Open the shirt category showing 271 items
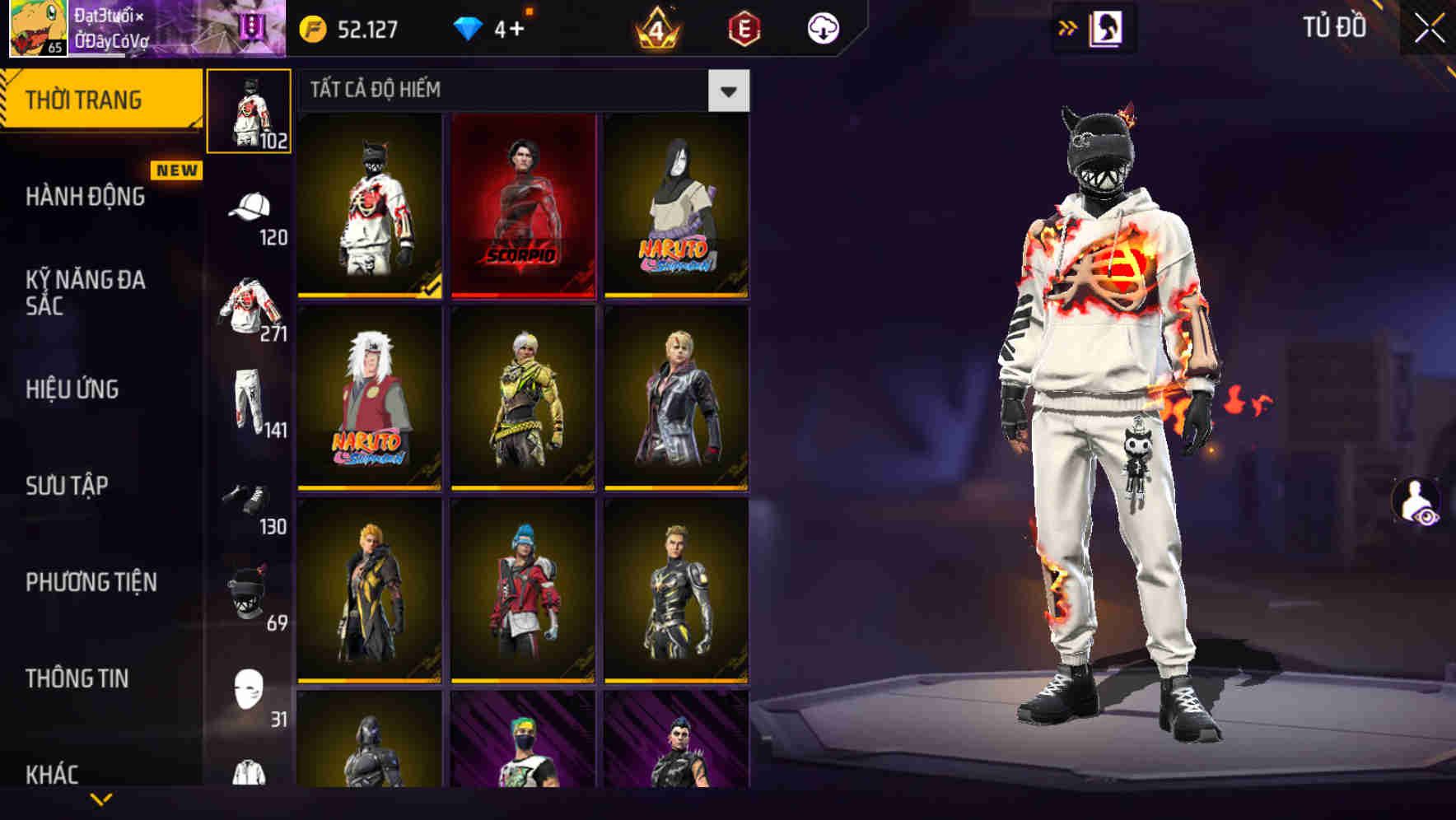1456x820 pixels. (247, 305)
